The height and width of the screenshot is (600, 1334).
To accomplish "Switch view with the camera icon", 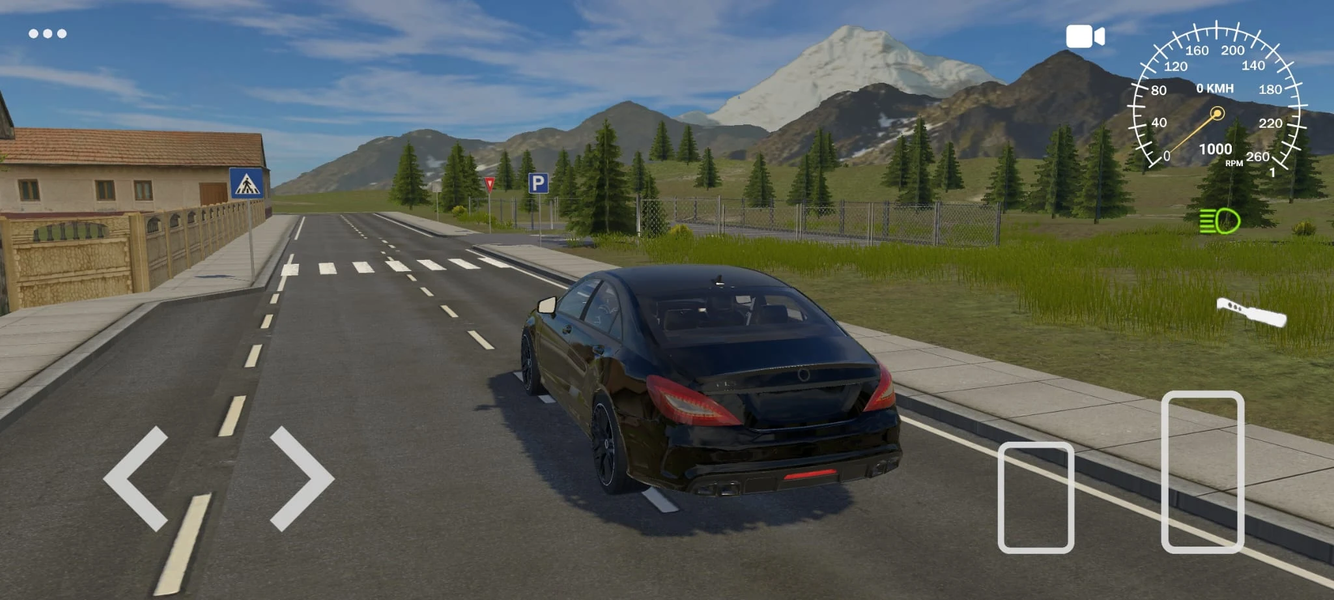I will click(x=1085, y=37).
